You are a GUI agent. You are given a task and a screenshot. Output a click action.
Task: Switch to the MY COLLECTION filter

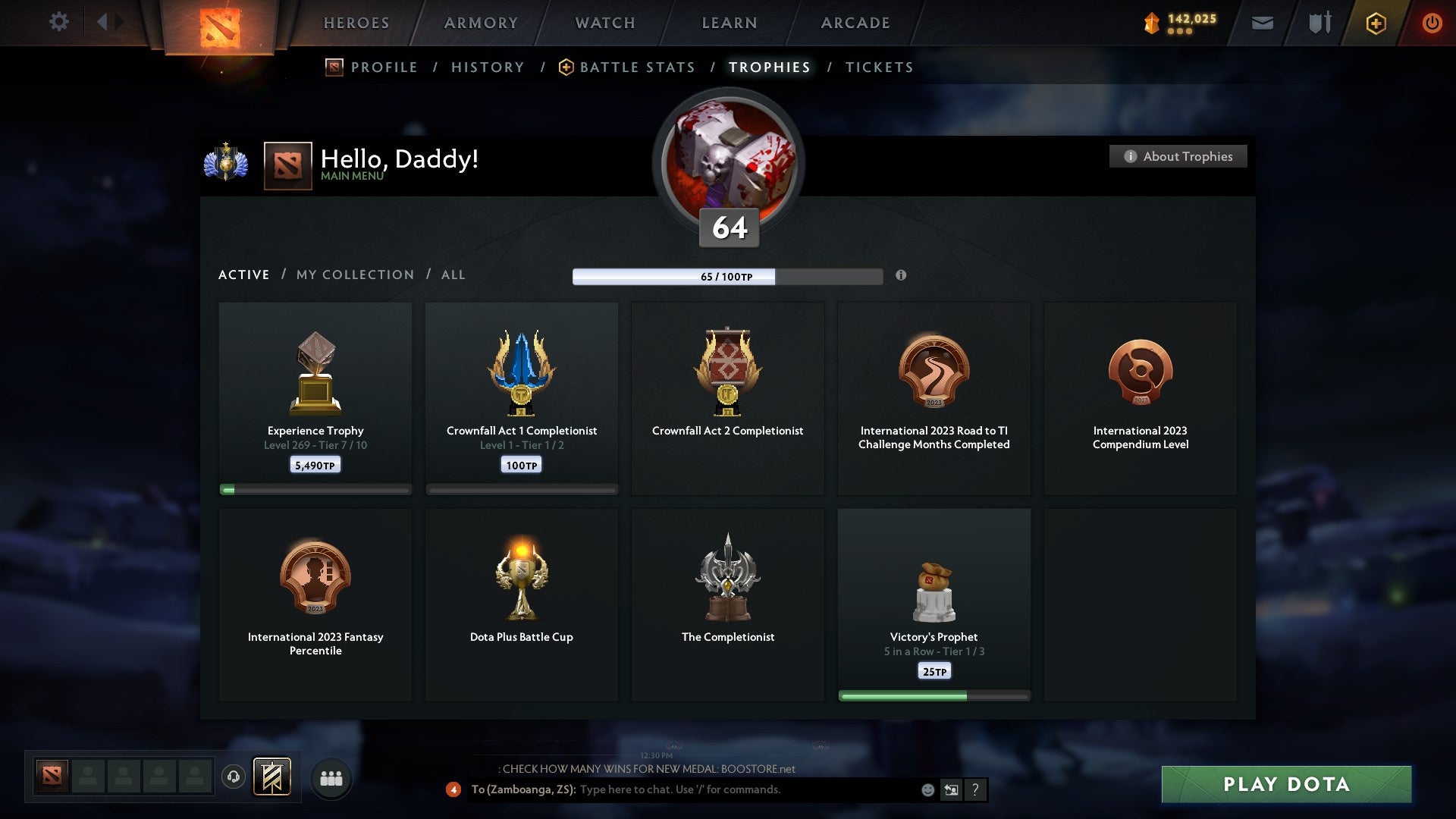[353, 275]
